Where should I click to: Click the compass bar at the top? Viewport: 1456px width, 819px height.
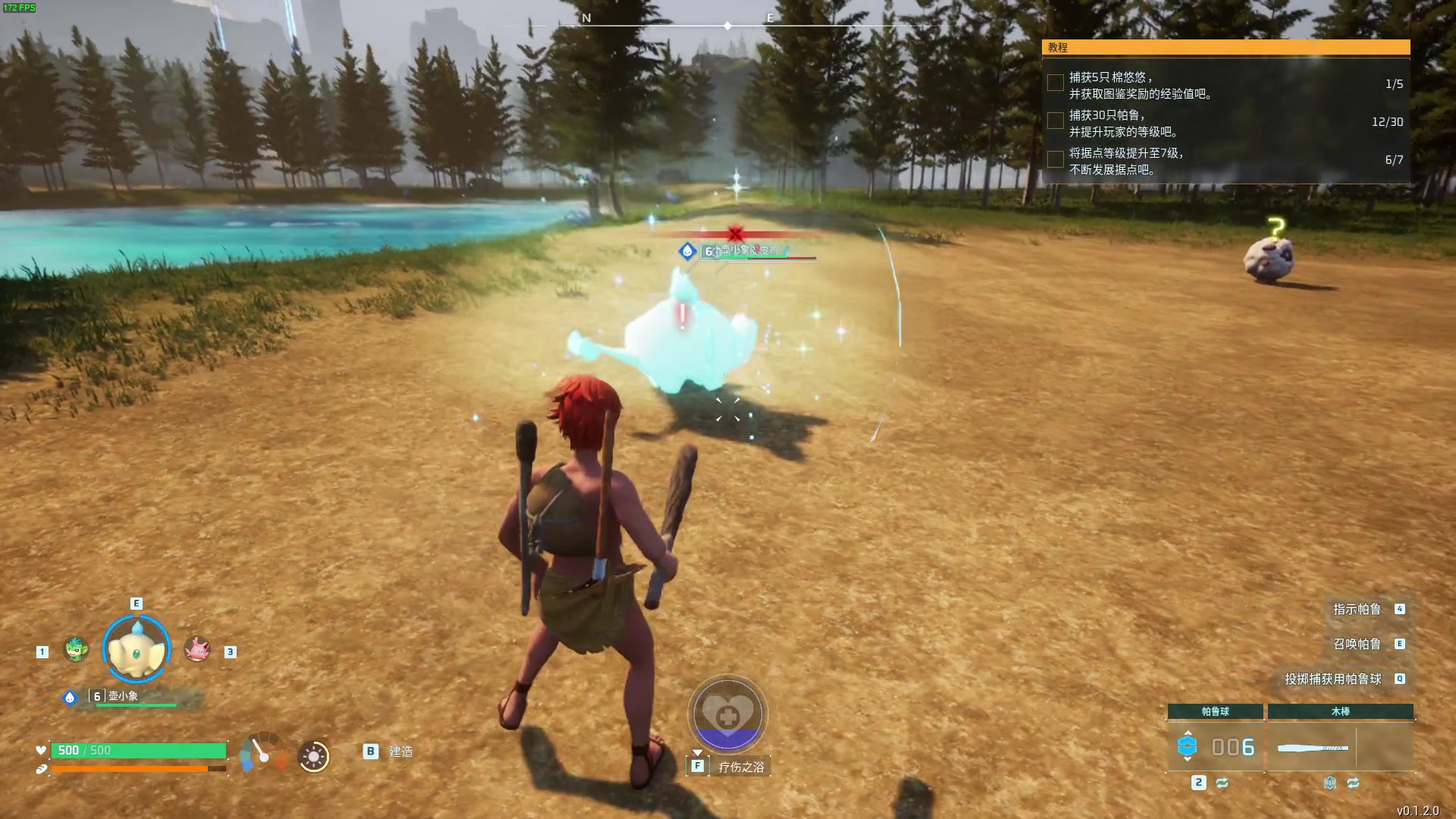click(726, 26)
